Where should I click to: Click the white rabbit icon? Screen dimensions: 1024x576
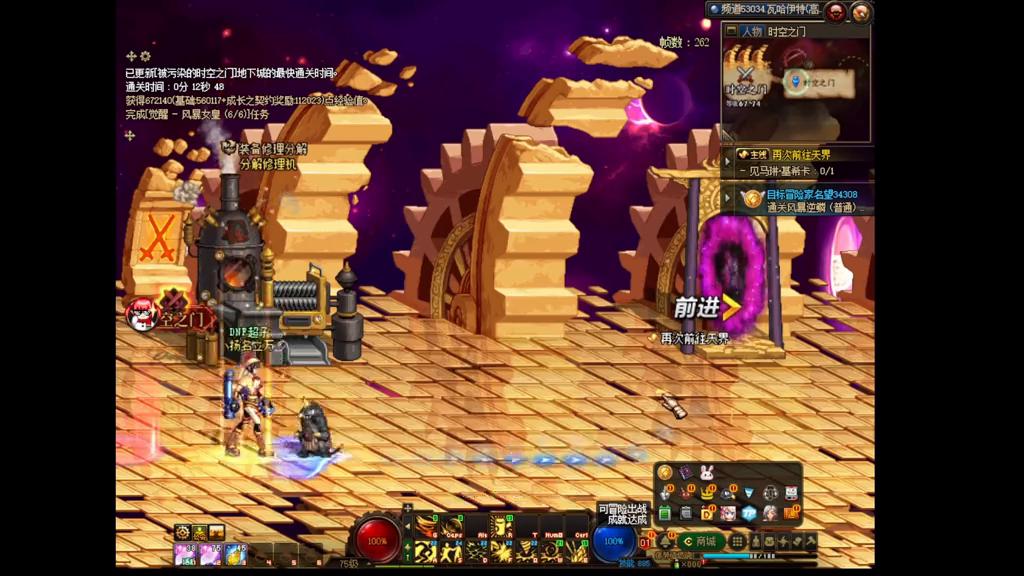[707, 473]
